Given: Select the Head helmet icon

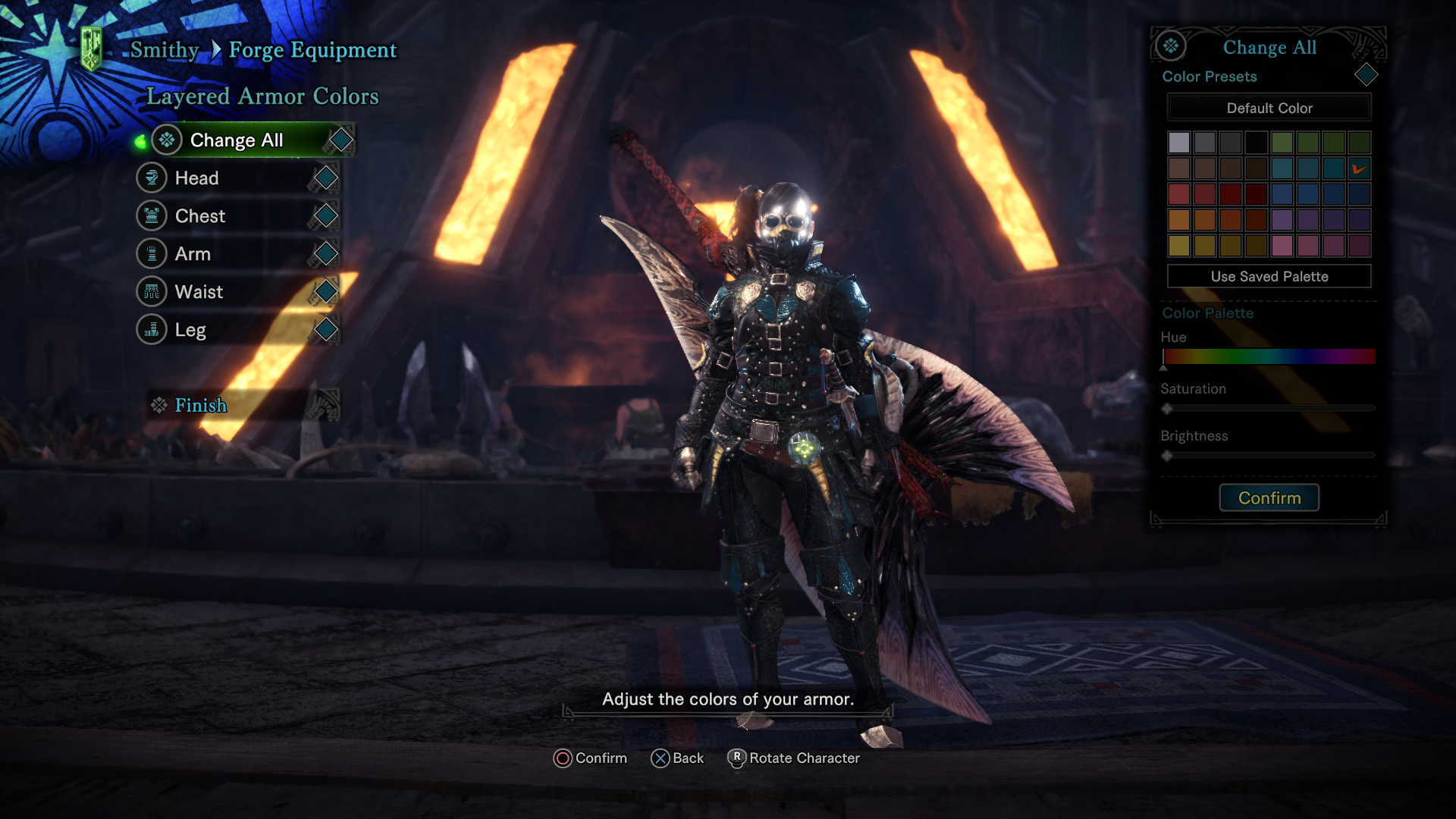Looking at the screenshot, I should (x=152, y=177).
